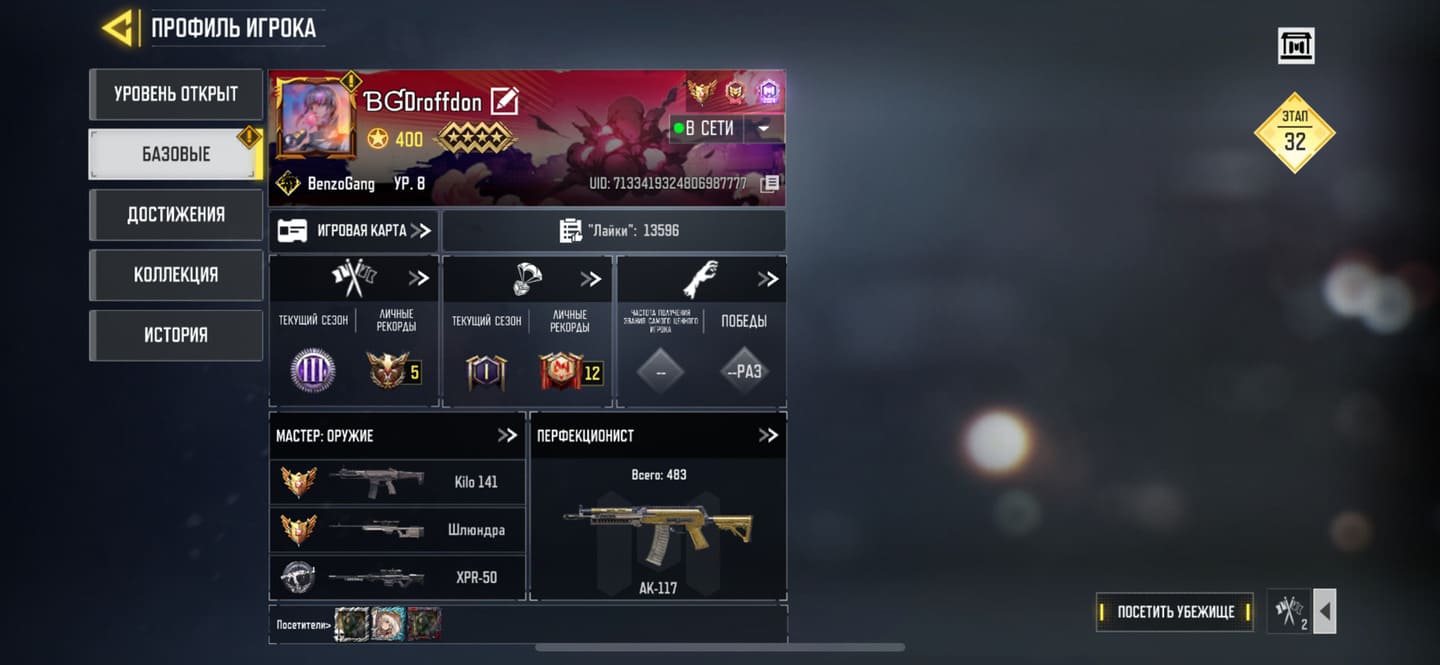
Task: Copy the UID with the clipboard icon
Action: (769, 184)
